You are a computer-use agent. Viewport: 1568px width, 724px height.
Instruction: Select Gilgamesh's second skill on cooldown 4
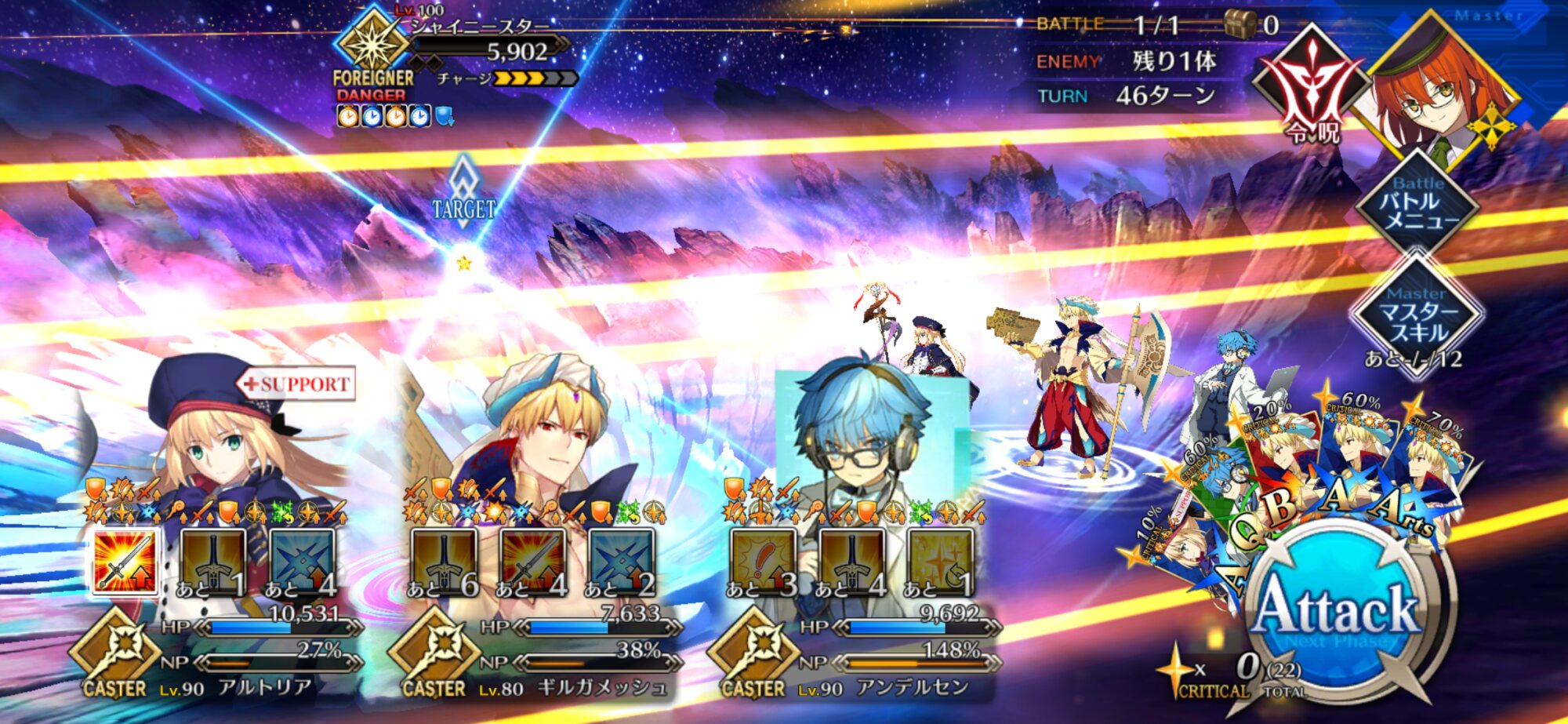[x=532, y=562]
